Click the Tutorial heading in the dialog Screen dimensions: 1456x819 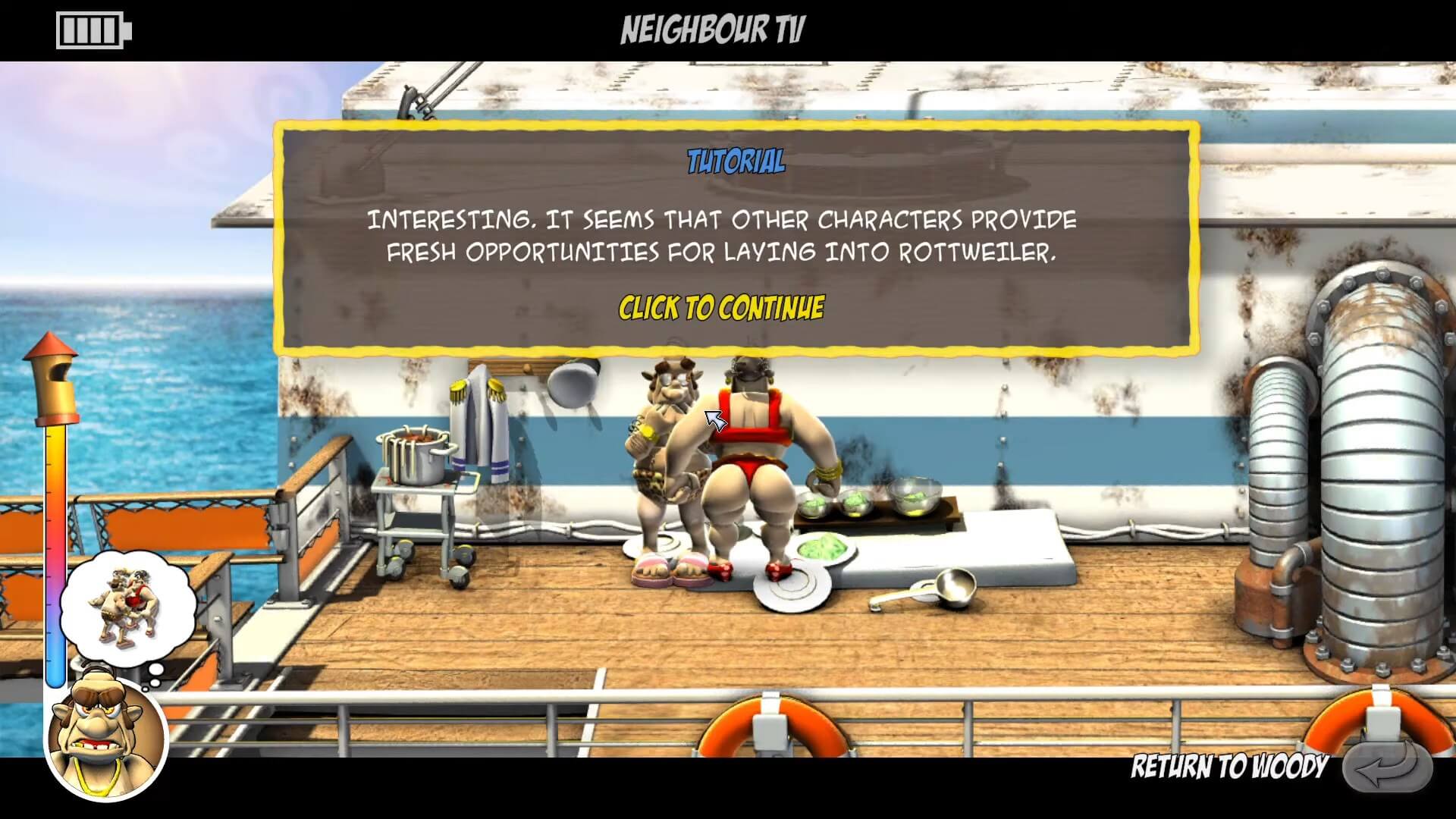734,160
